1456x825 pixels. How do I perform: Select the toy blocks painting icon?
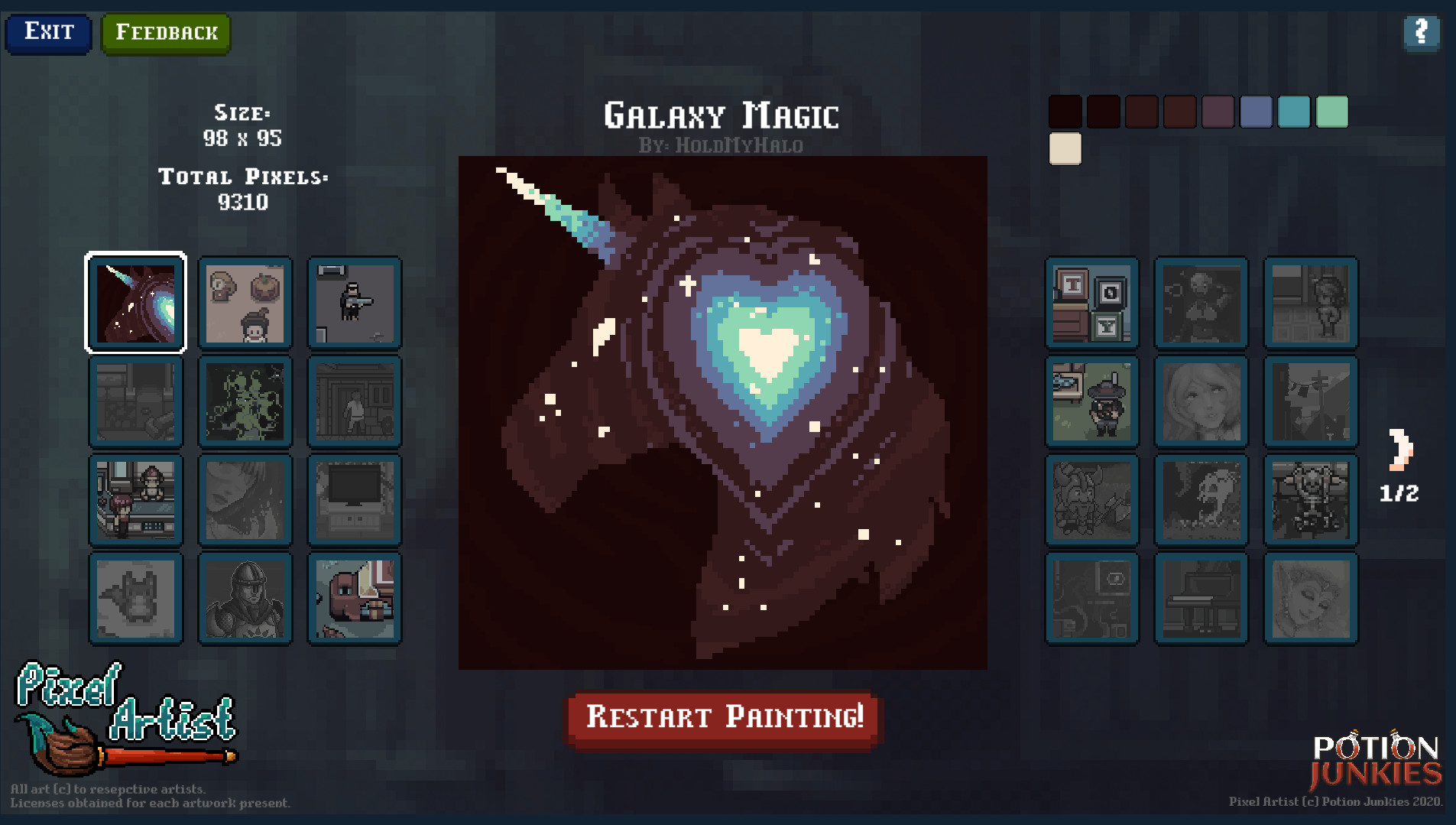[x=1091, y=303]
